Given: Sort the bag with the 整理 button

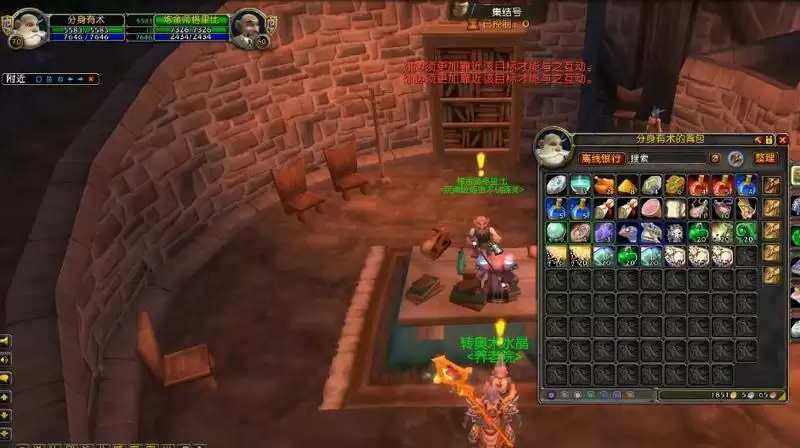Looking at the screenshot, I should tap(765, 158).
